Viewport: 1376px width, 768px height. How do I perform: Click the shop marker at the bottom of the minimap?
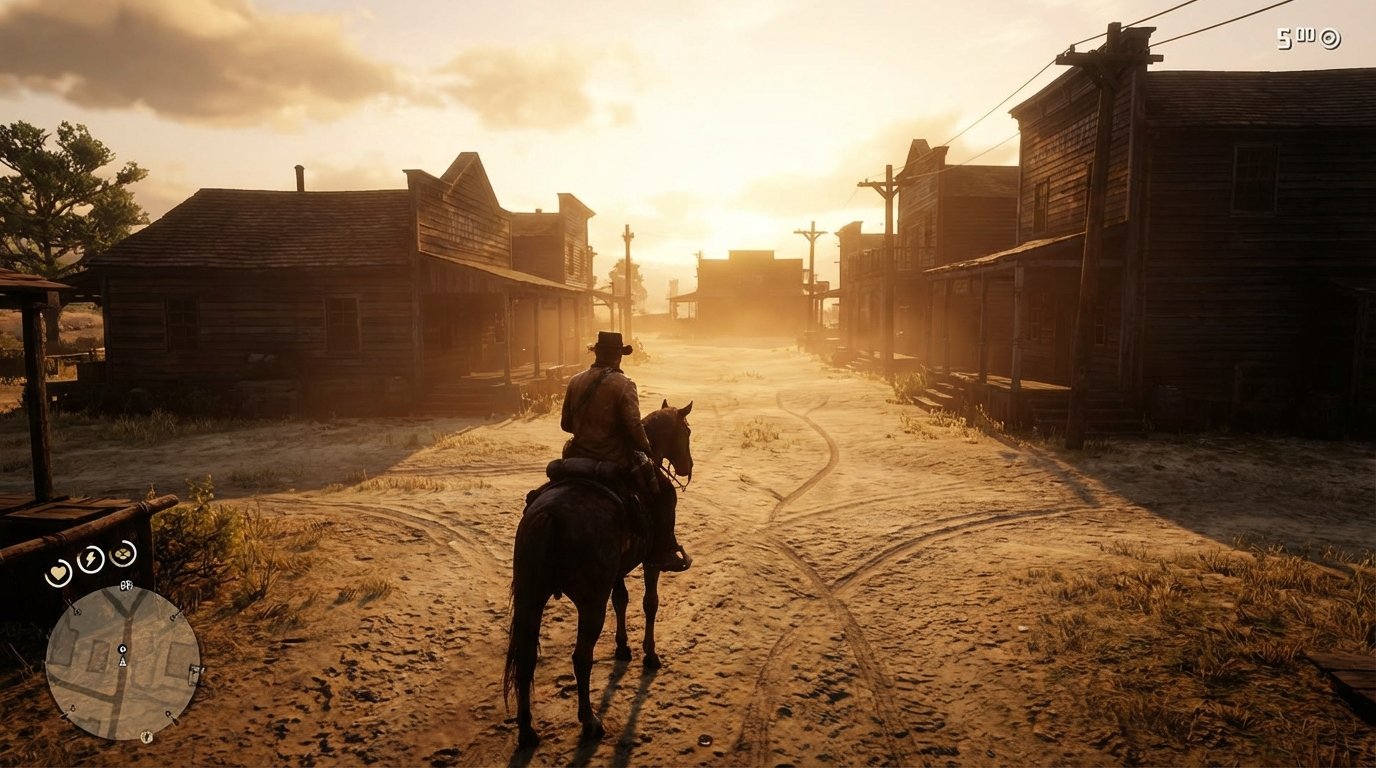click(x=146, y=736)
